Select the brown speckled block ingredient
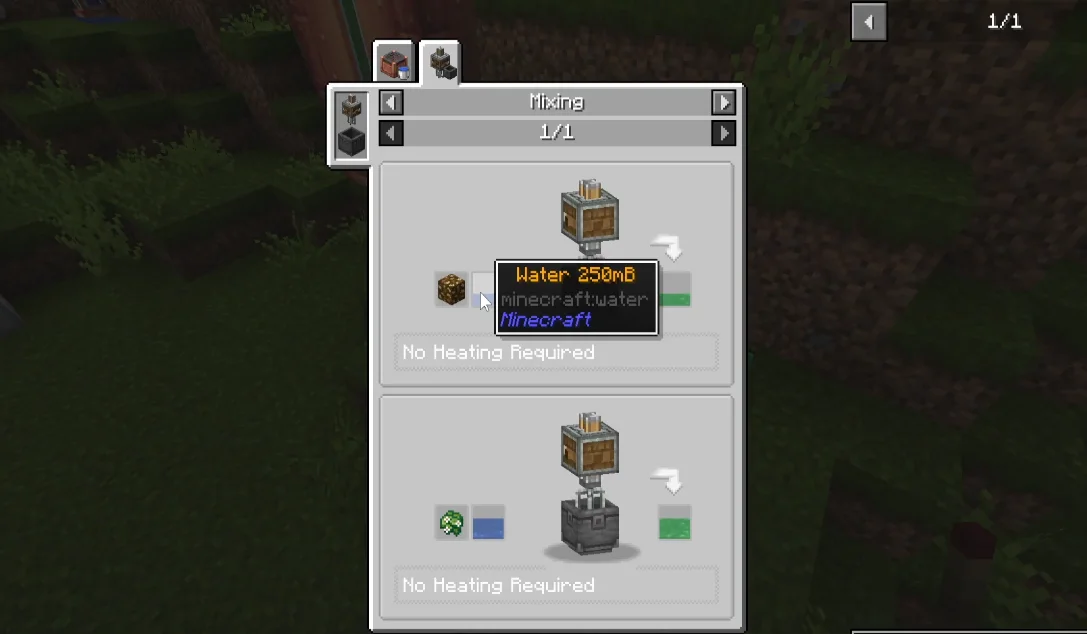Image resolution: width=1087 pixels, height=634 pixels. [x=451, y=289]
